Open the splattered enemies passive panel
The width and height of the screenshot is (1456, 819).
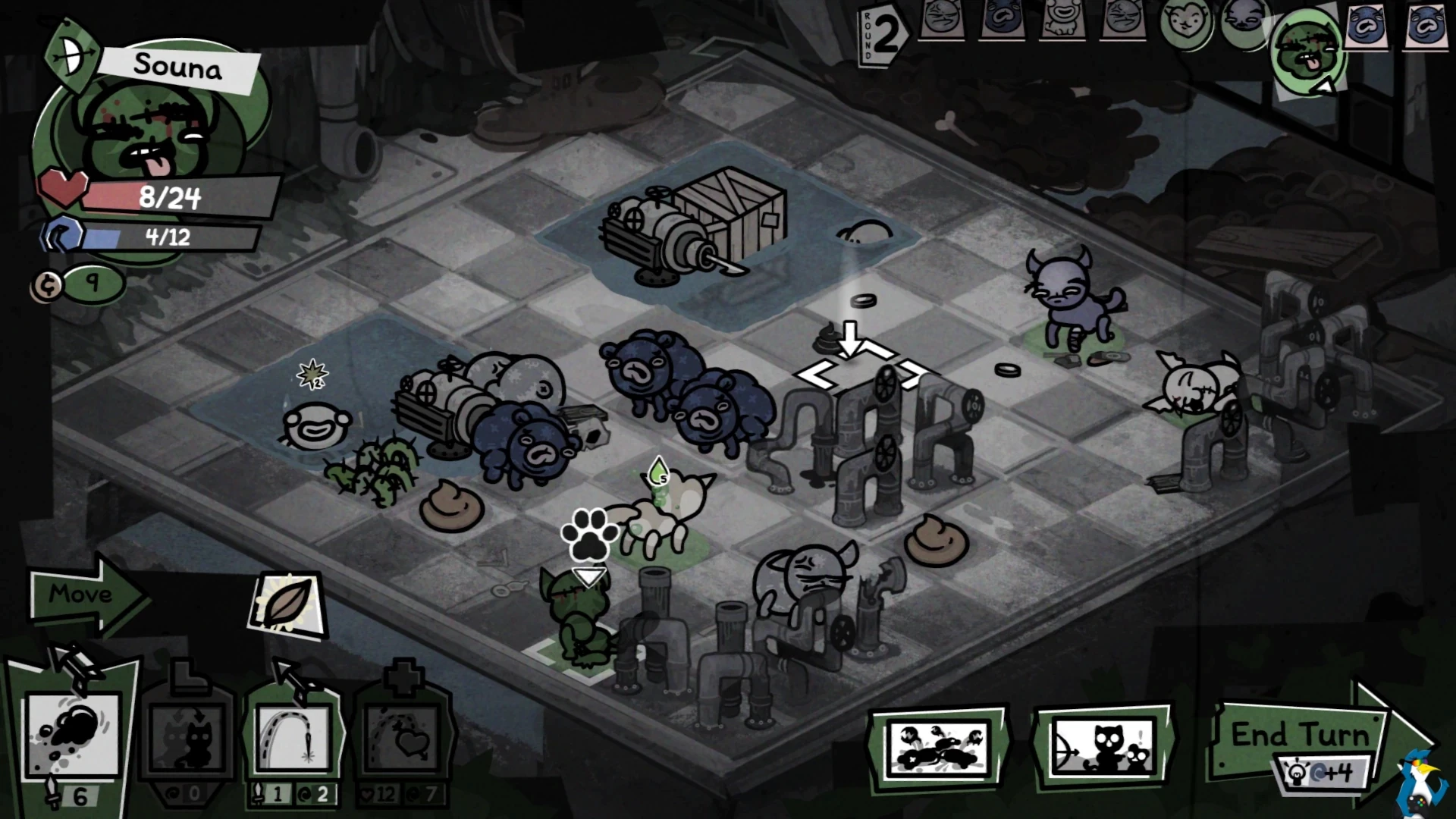coord(940,747)
